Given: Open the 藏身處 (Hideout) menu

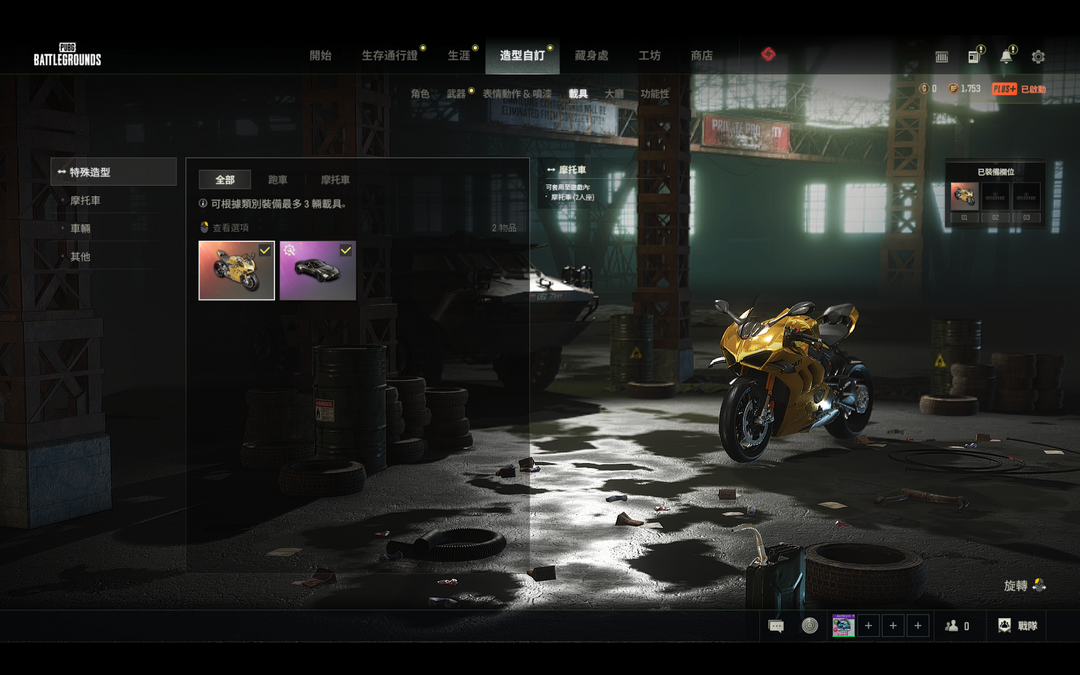Looking at the screenshot, I should pos(591,56).
